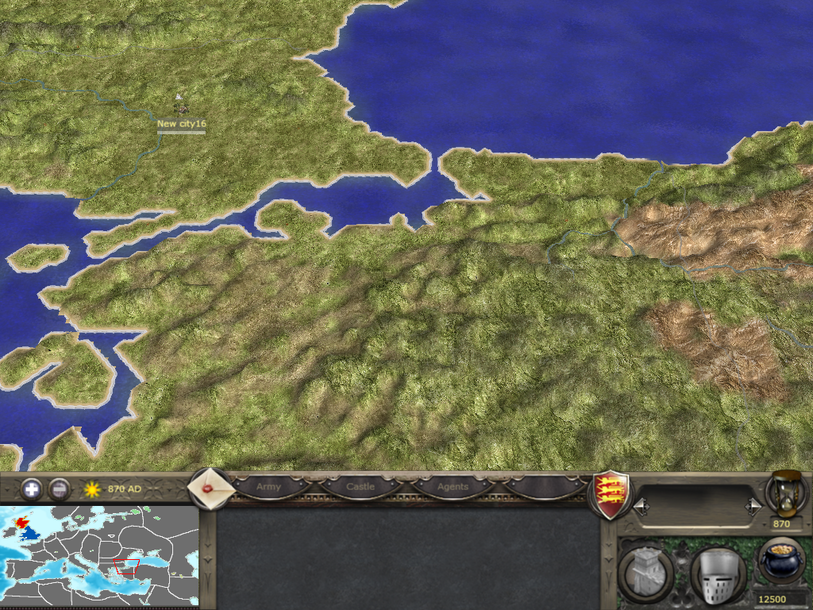Screen dimensions: 813x610
Task: Open the recruitment knight helmet button
Action: pyautogui.click(x=716, y=573)
